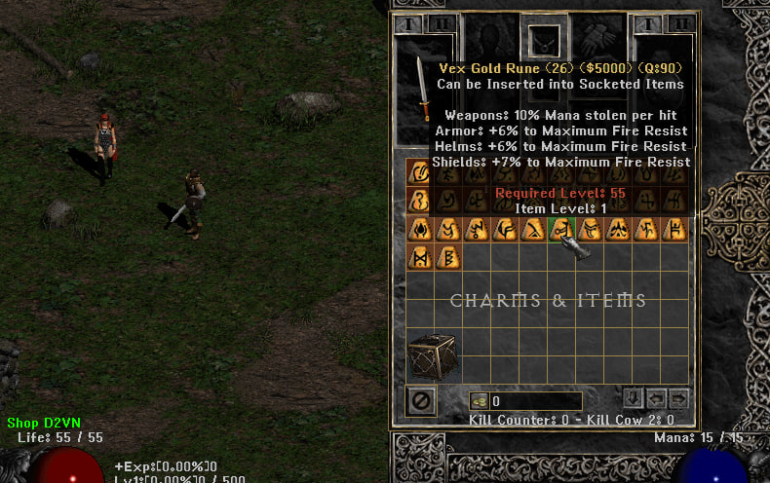This screenshot has width=770, height=483.
Task: Select the highlighted Vex Gold Rune
Action: tap(562, 229)
